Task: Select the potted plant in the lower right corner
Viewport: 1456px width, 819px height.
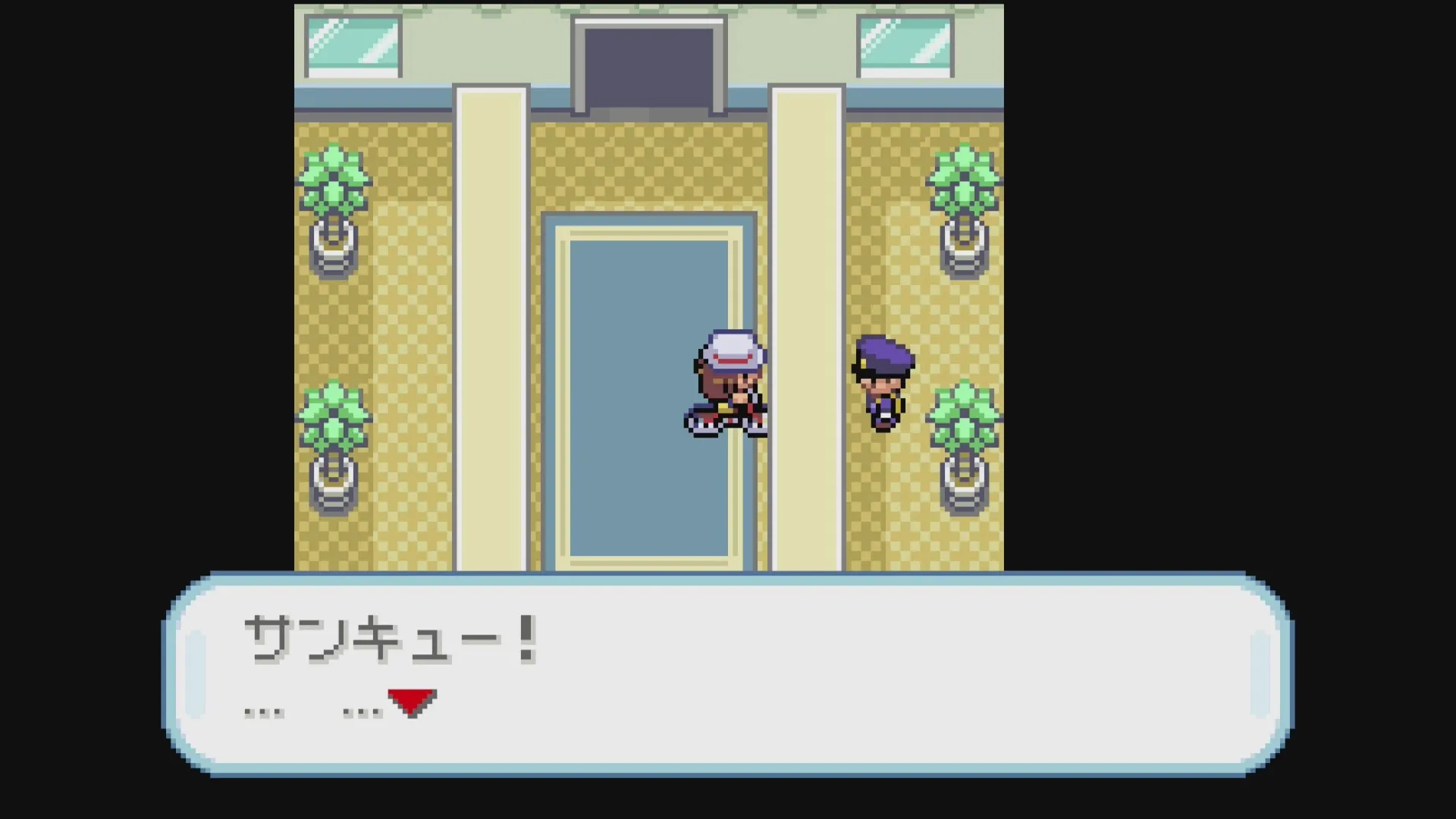Action: (963, 440)
